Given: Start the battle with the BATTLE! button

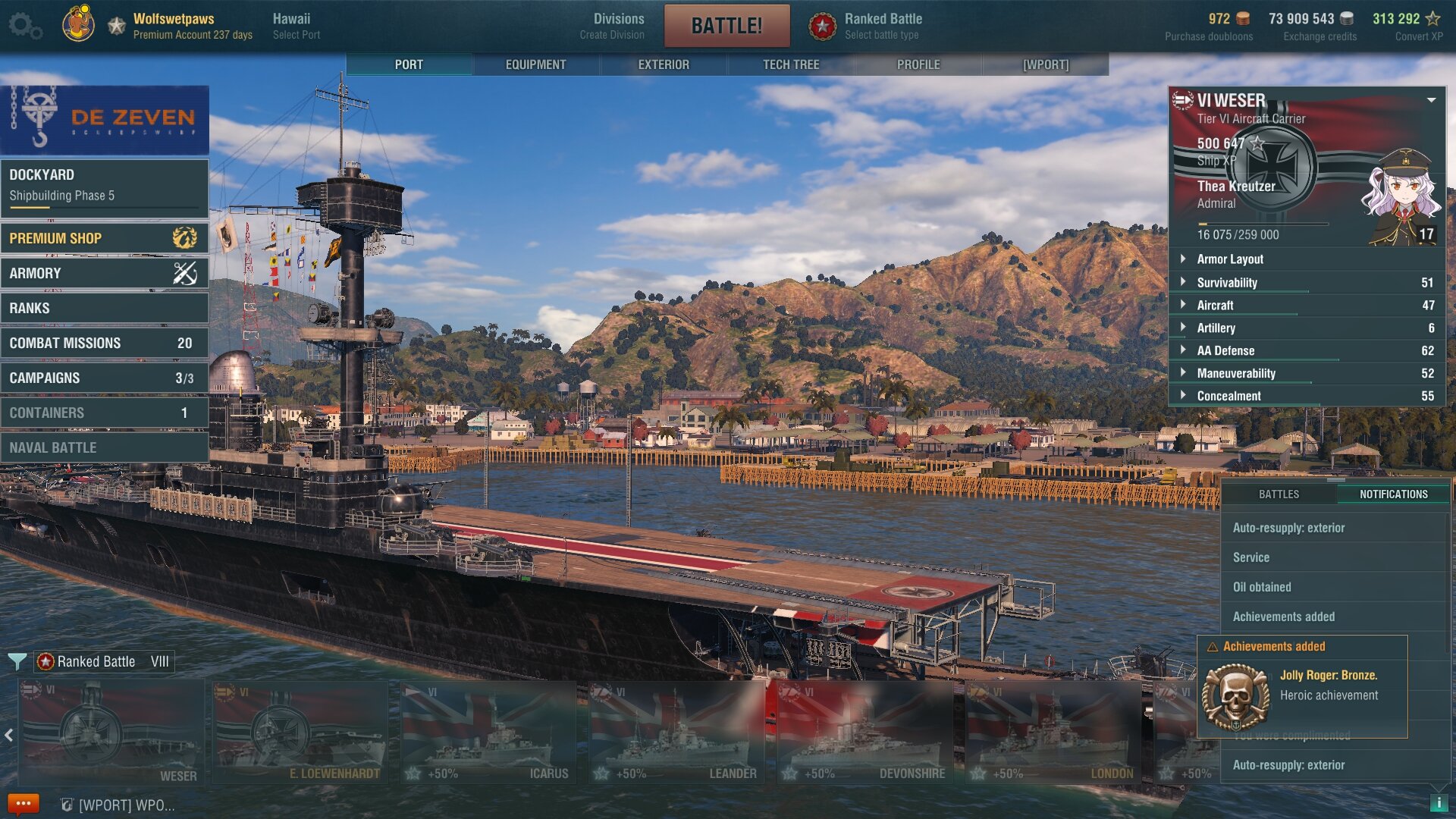Looking at the screenshot, I should (x=726, y=26).
